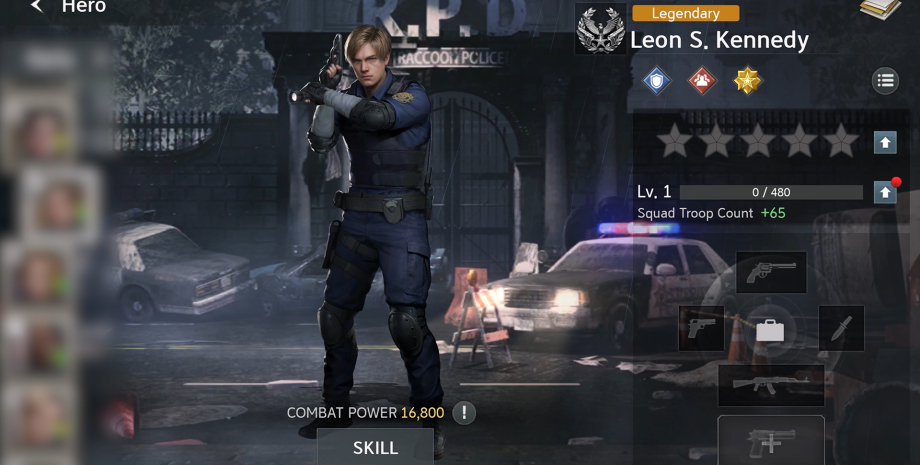
Task: Select the assault rifle equipment slot
Action: pos(771,385)
